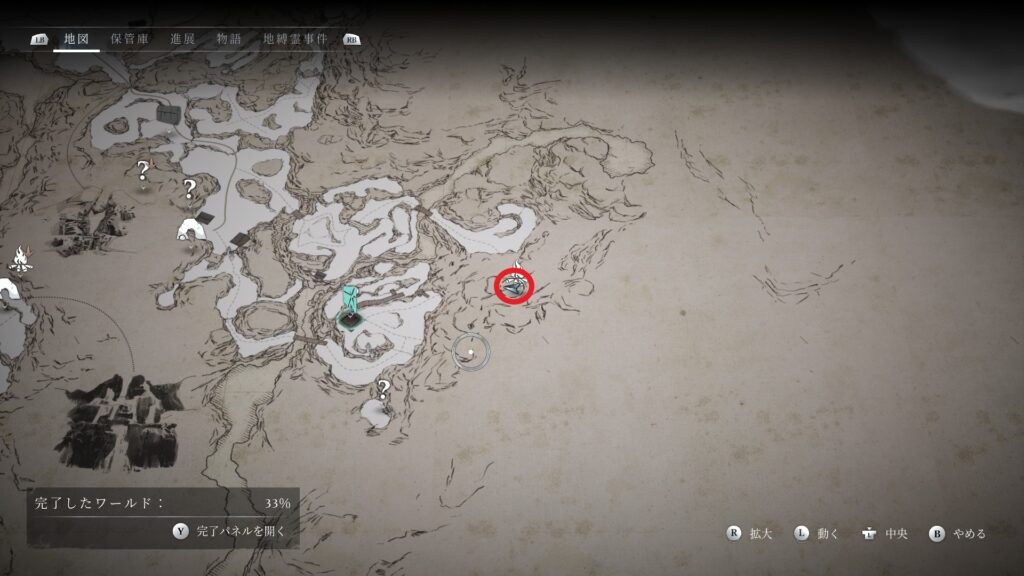Show the 地縛霊事件 tab

pos(294,39)
